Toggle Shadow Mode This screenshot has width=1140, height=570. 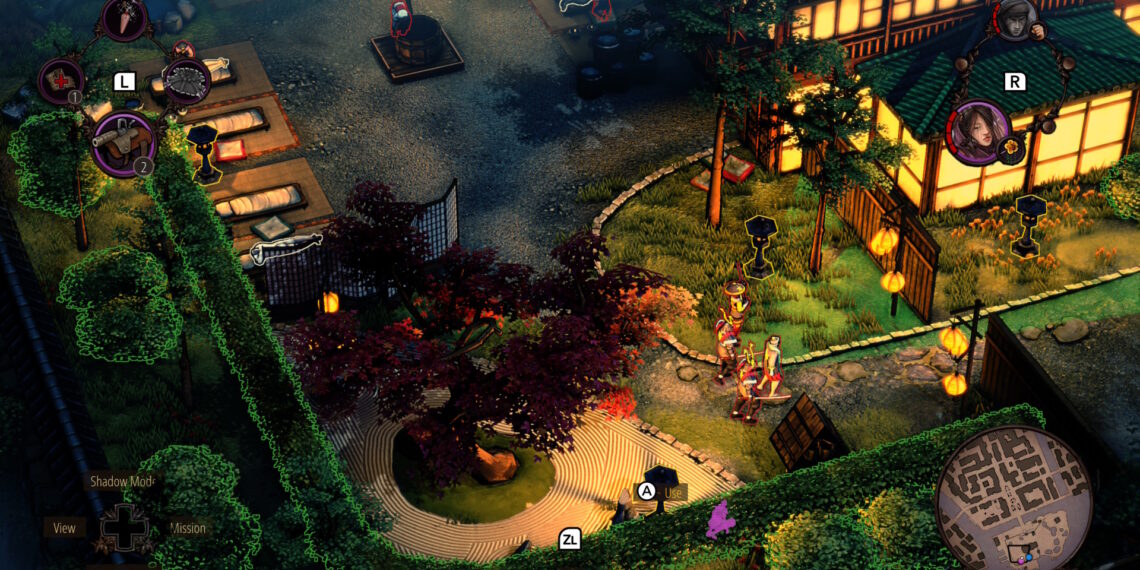(123, 481)
